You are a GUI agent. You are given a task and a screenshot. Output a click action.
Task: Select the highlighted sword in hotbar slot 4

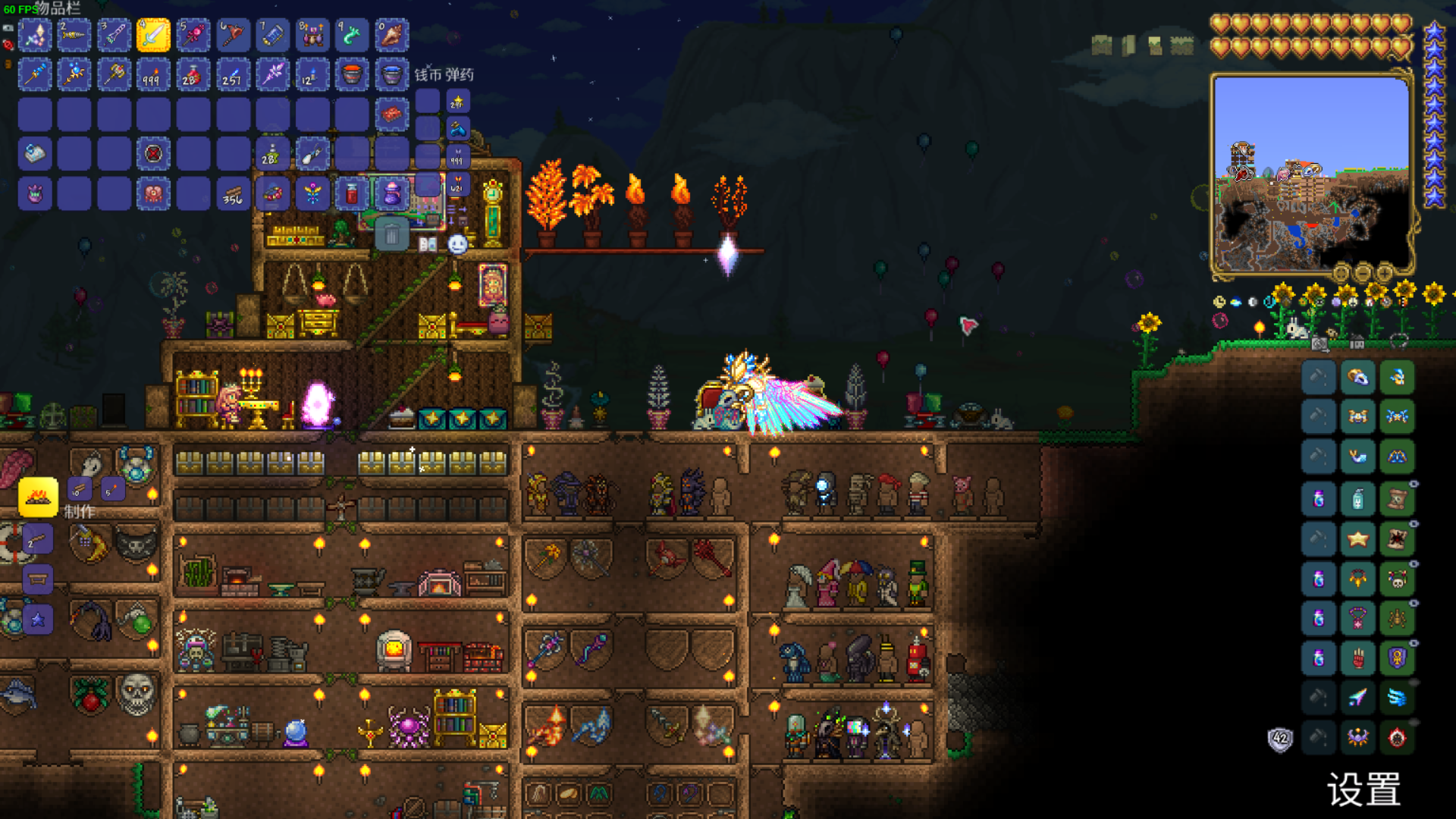[x=153, y=36]
